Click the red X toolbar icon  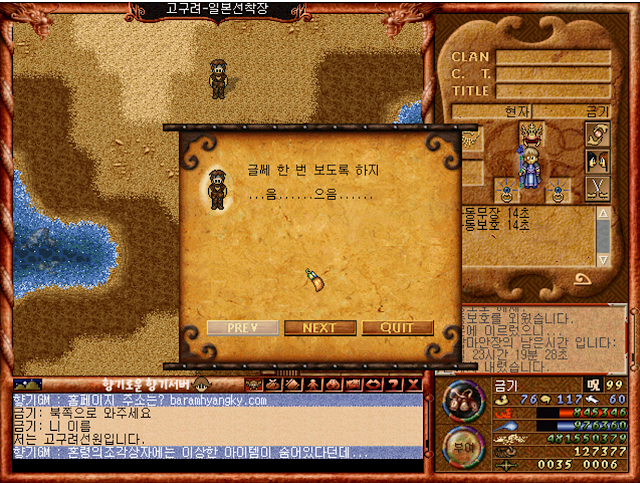413,384
